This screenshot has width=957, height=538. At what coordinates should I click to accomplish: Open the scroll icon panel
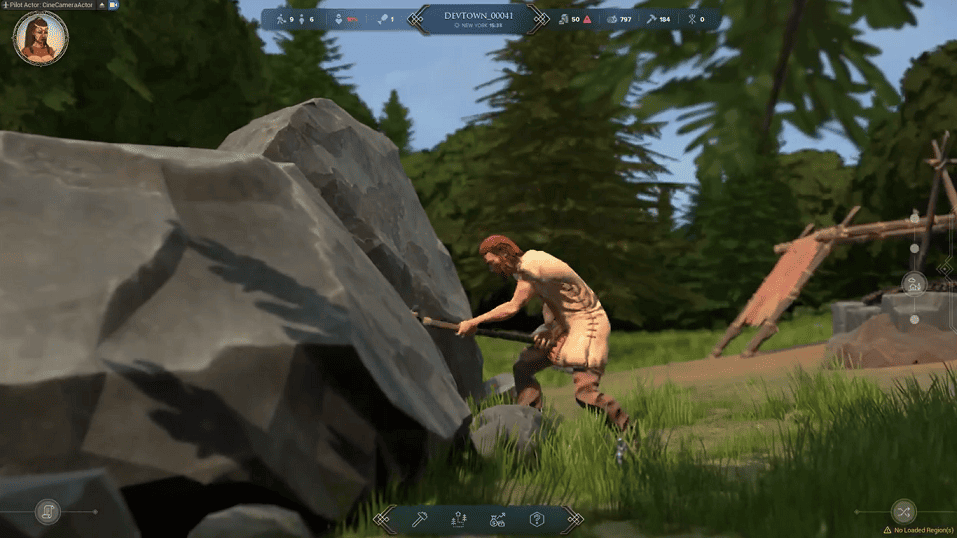[x=47, y=512]
